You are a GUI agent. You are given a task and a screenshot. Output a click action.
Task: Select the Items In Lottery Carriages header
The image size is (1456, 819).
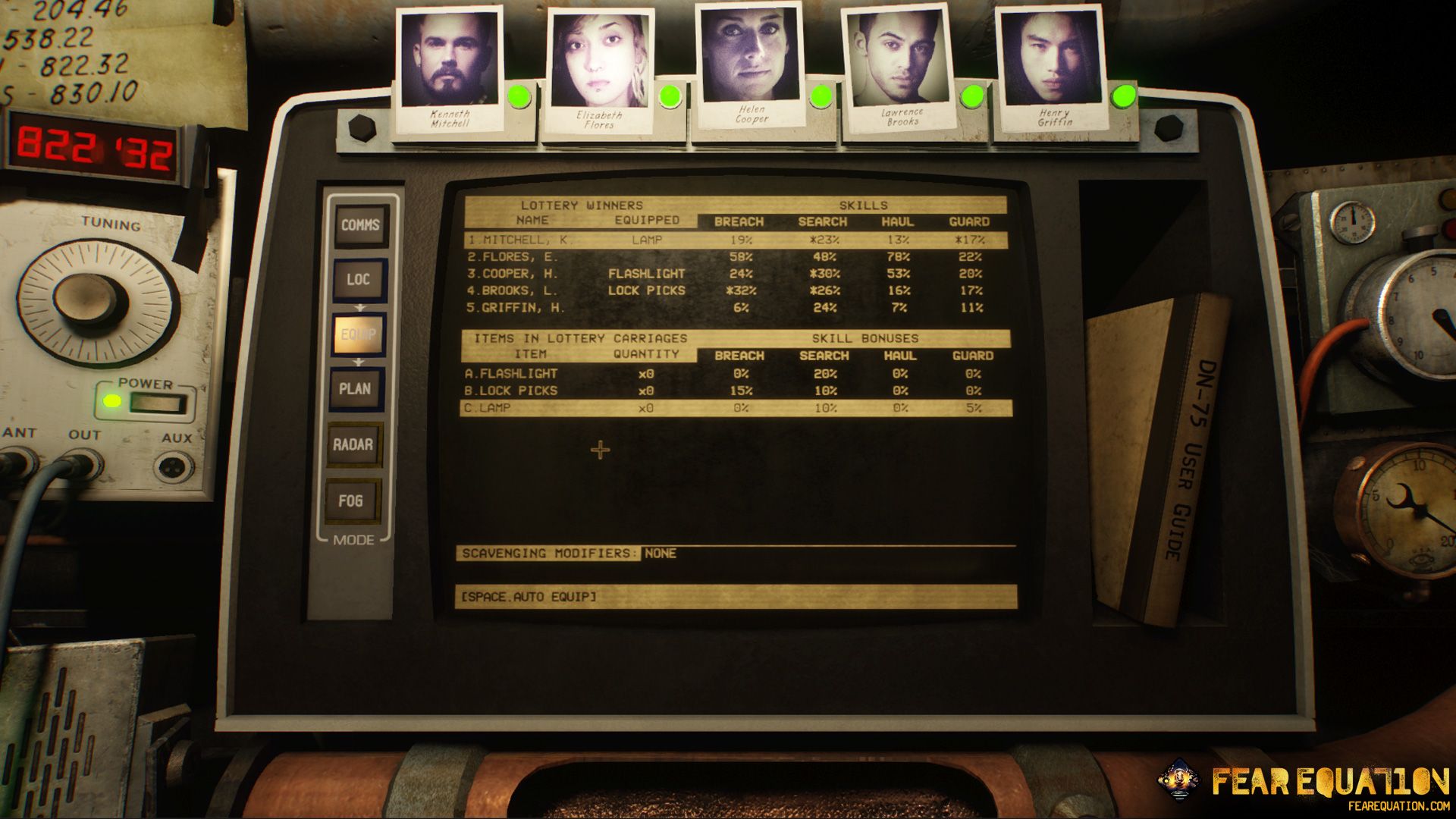(580, 337)
